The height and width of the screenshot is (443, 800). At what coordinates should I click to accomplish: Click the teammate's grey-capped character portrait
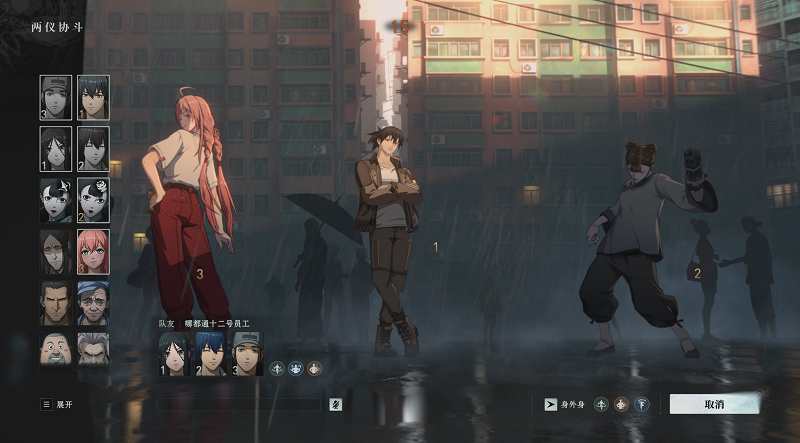click(x=246, y=354)
